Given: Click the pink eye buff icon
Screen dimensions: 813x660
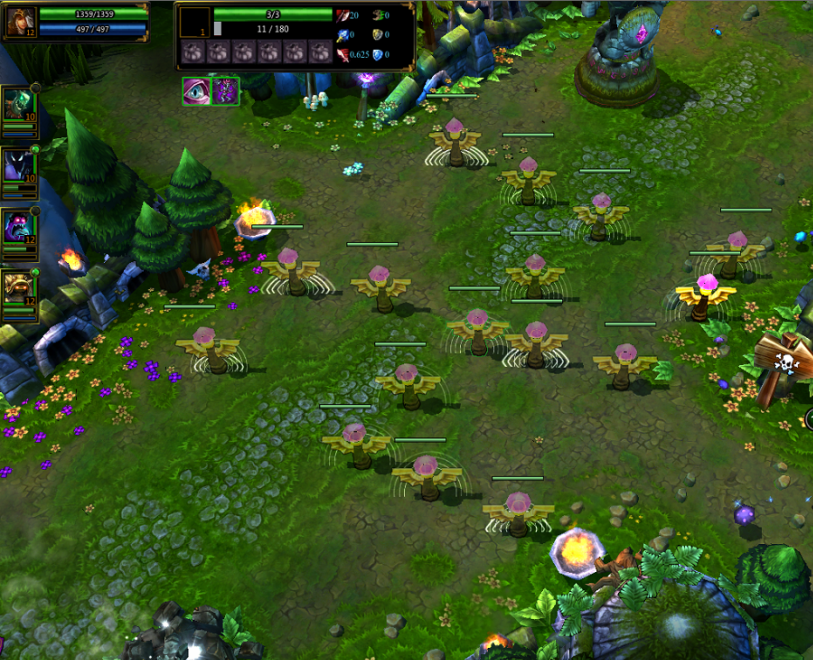Looking at the screenshot, I should pyautogui.click(x=195, y=90).
